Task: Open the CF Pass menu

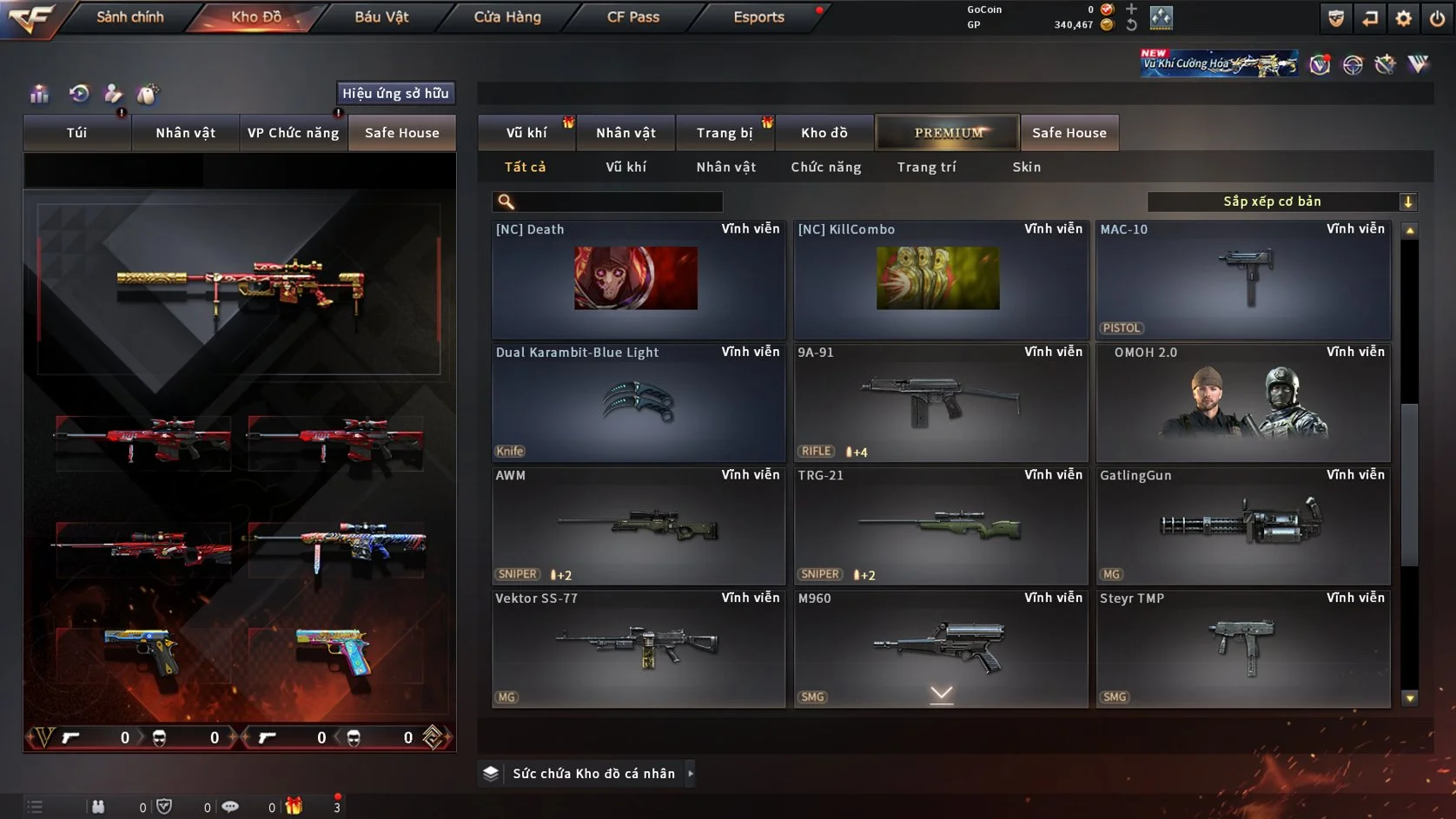Action: 632,17
